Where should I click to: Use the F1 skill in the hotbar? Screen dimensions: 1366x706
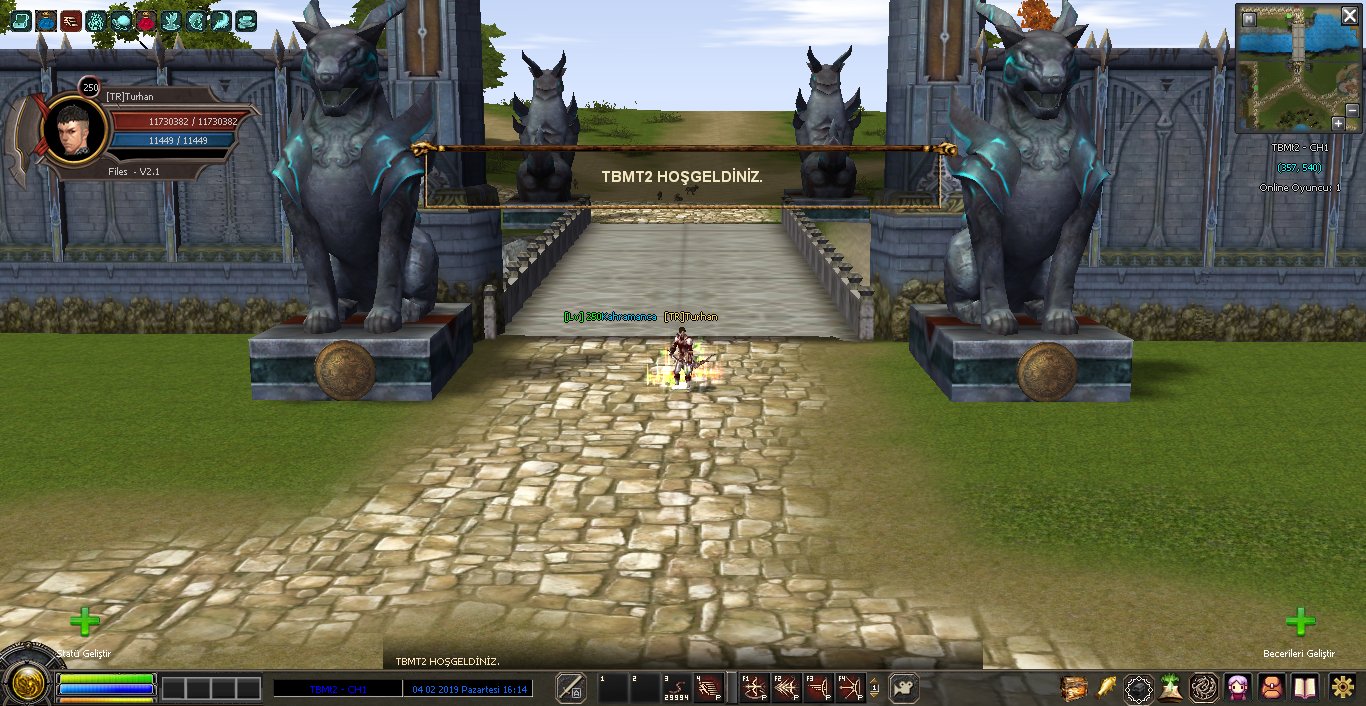tap(754, 688)
